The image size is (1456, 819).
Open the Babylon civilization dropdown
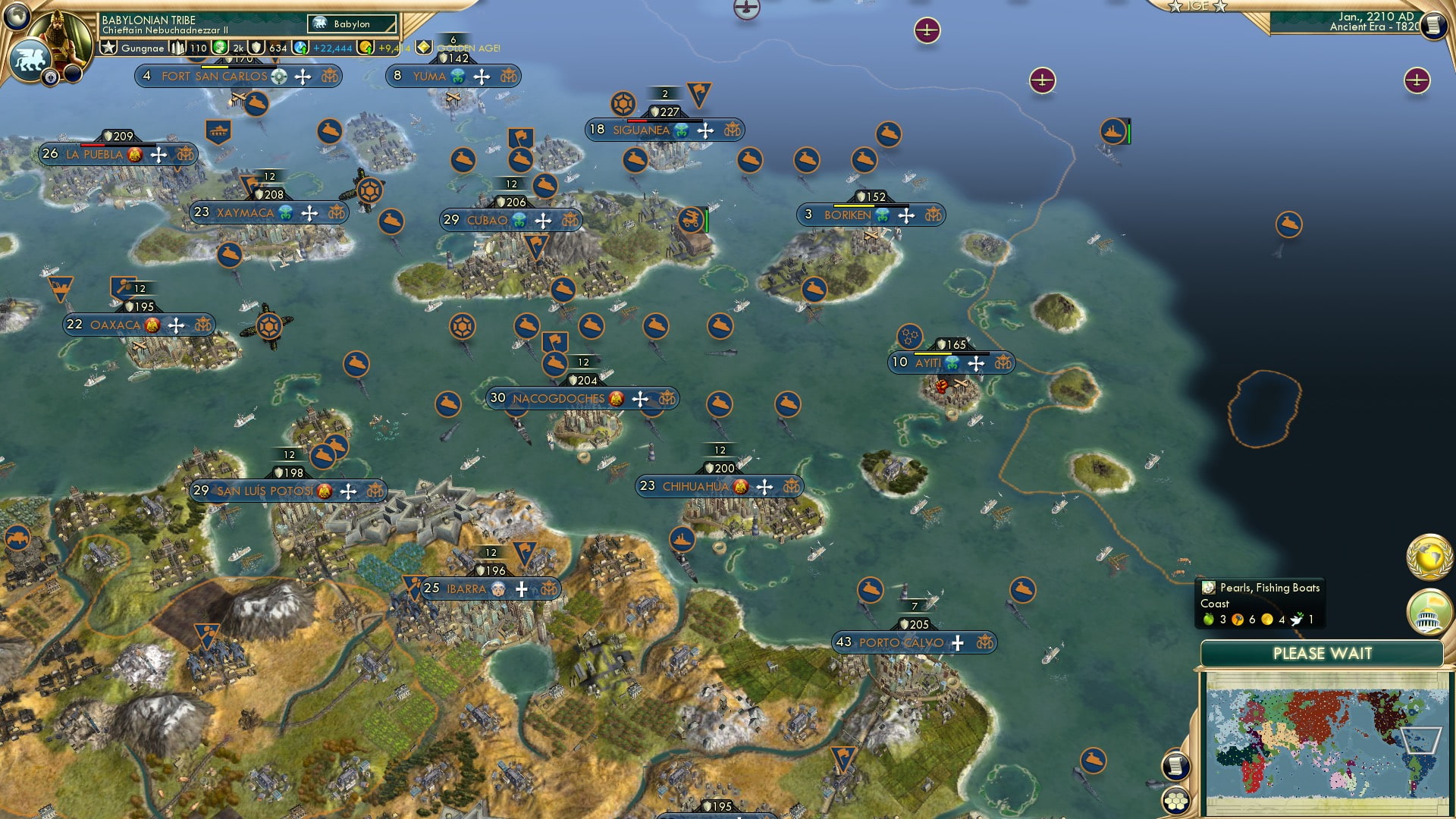[x=350, y=24]
